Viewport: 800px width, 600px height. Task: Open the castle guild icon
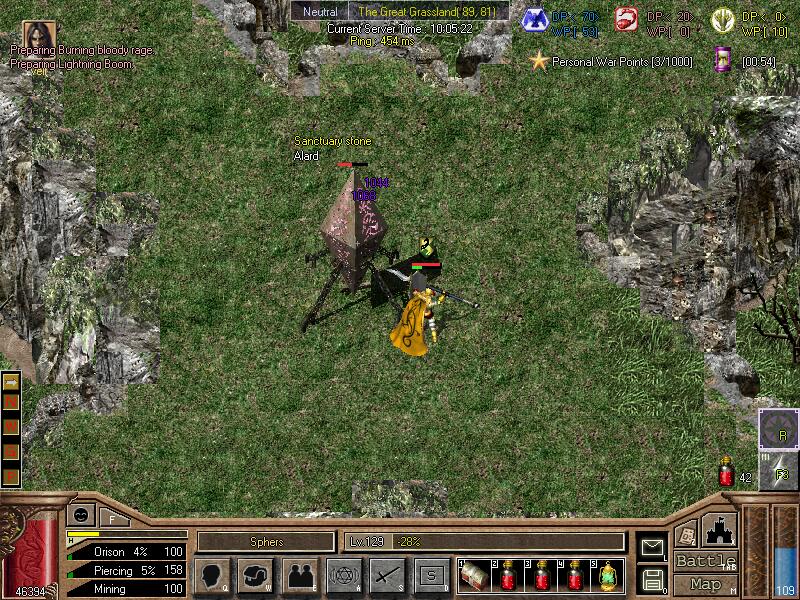click(721, 529)
